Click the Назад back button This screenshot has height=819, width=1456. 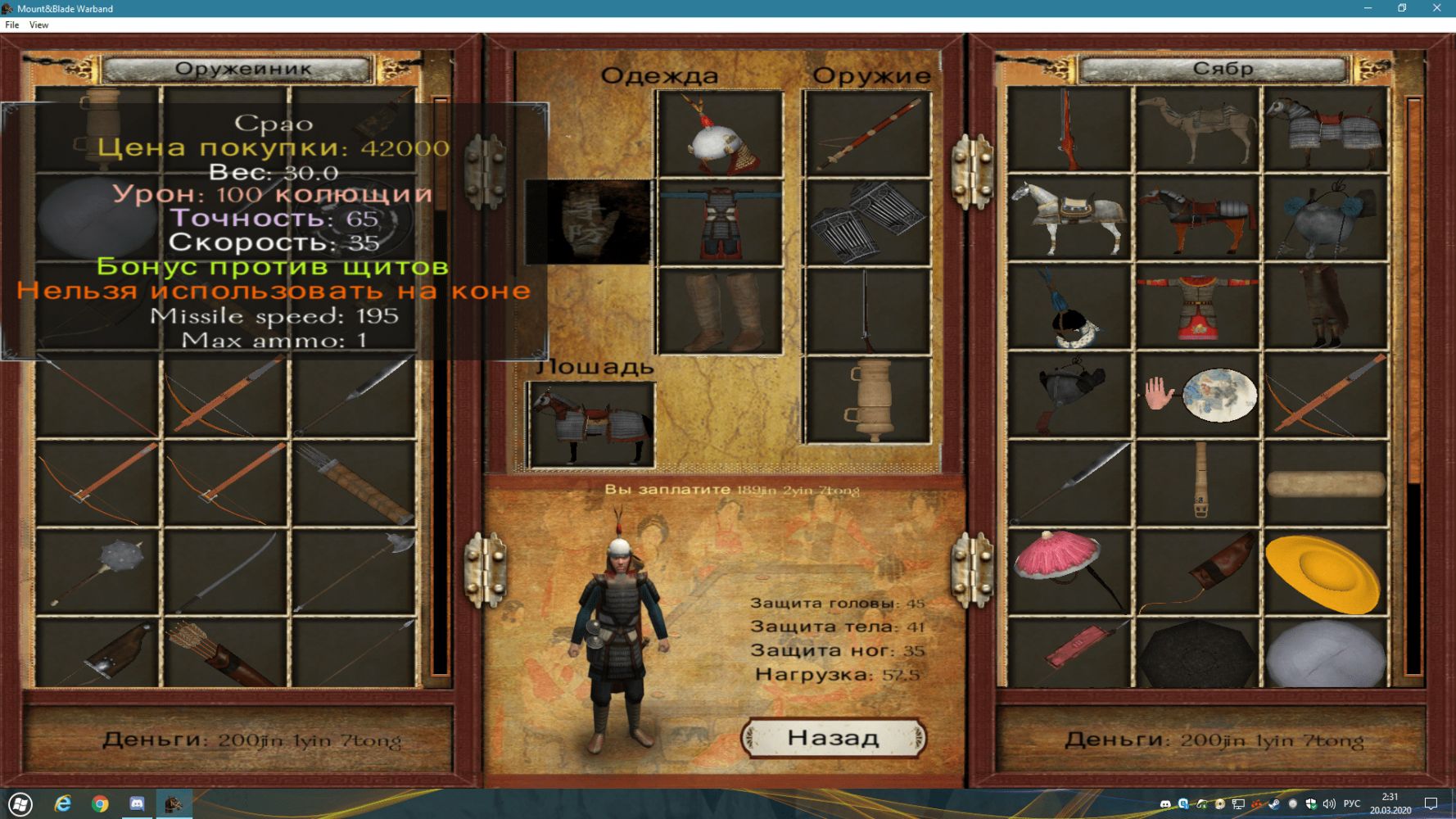[x=834, y=738]
